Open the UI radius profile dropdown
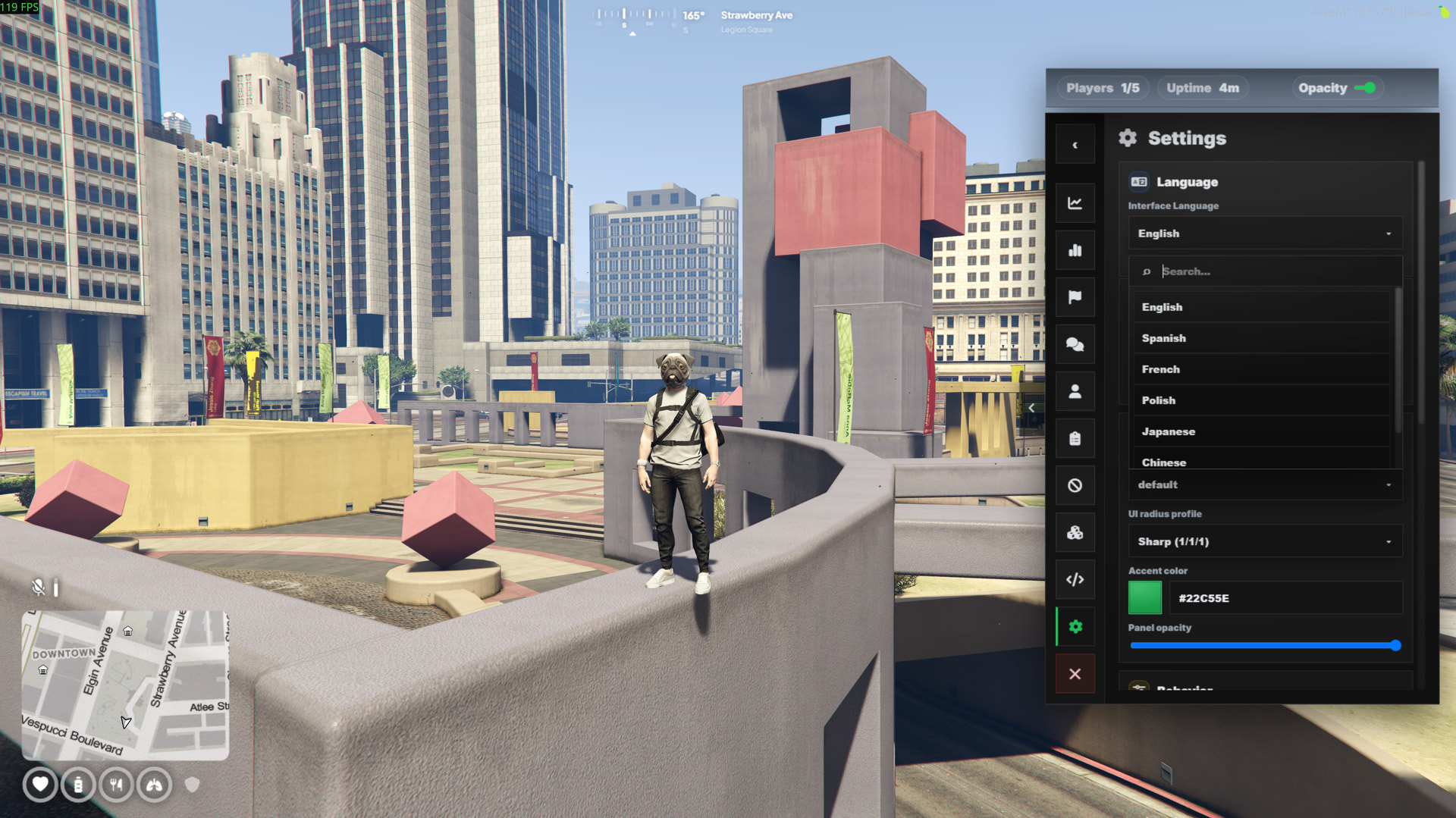 1264,541
